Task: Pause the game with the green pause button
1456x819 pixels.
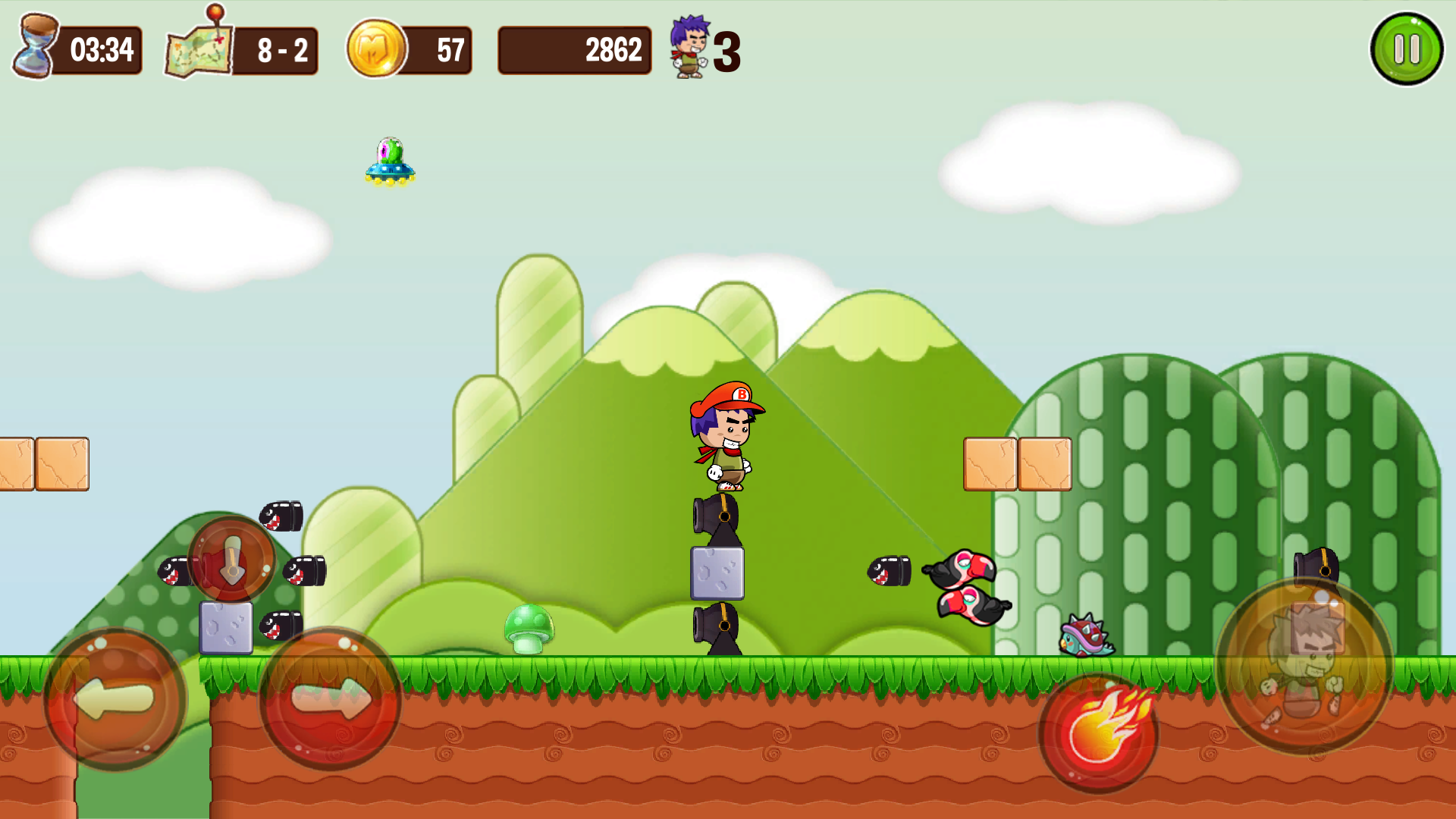Action: click(x=1407, y=49)
